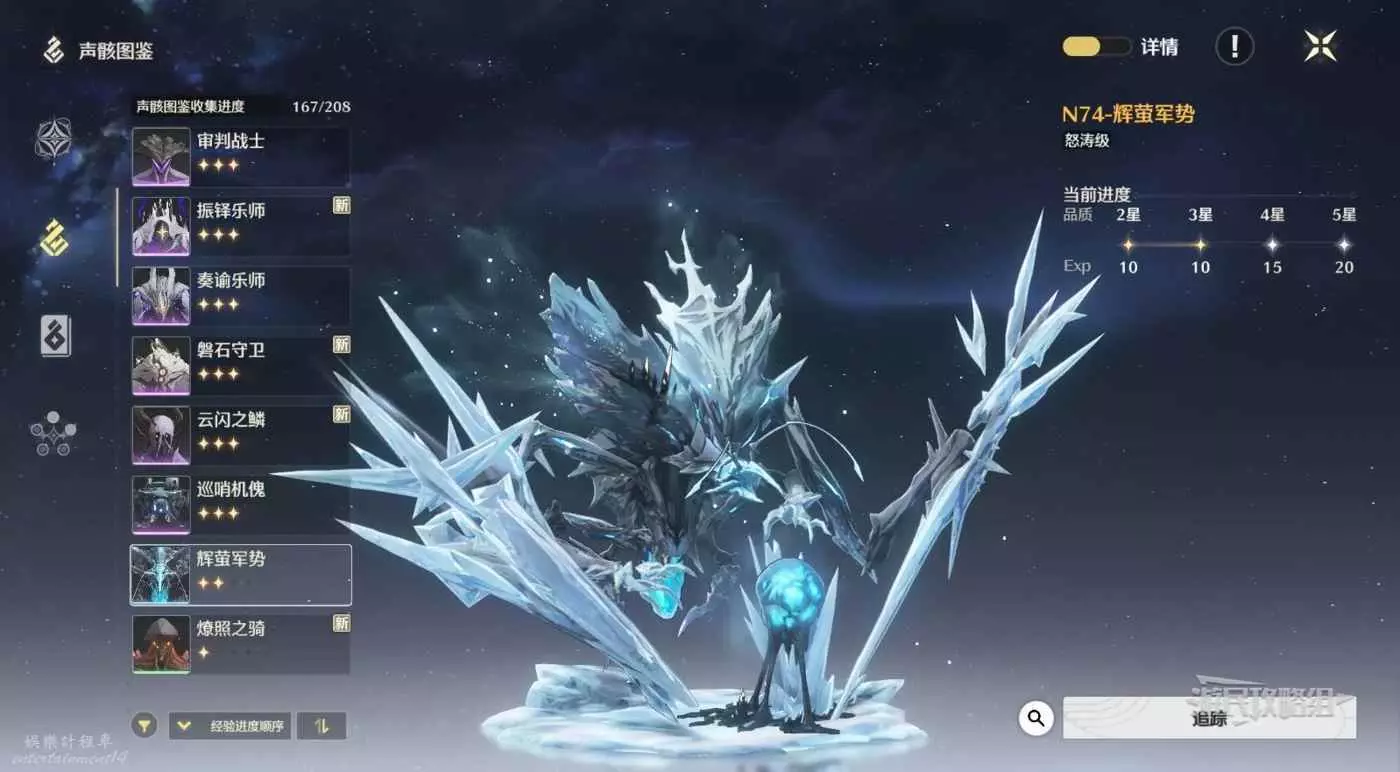This screenshot has height=772, width=1400.
Task: Click the magnifying glass search icon
Action: click(1036, 717)
